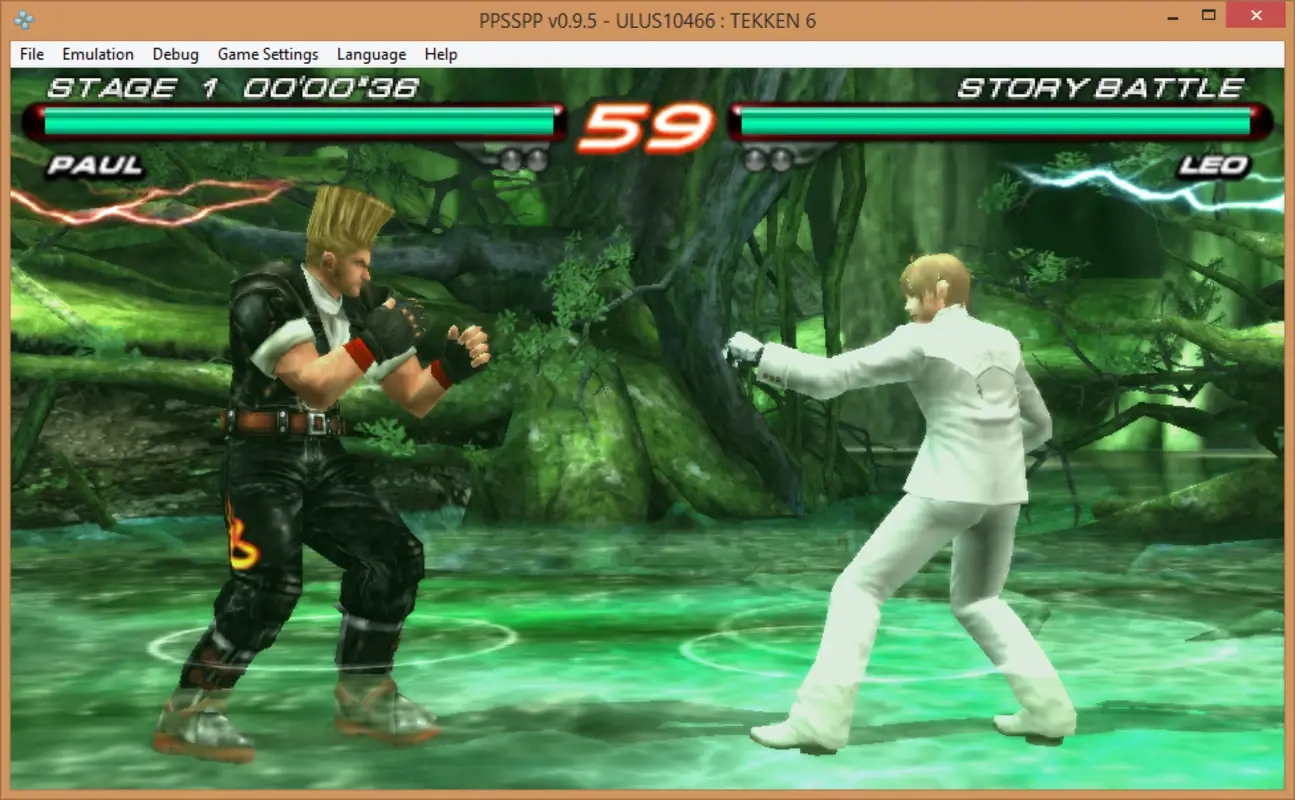
Task: Open the File menu
Action: coord(29,54)
